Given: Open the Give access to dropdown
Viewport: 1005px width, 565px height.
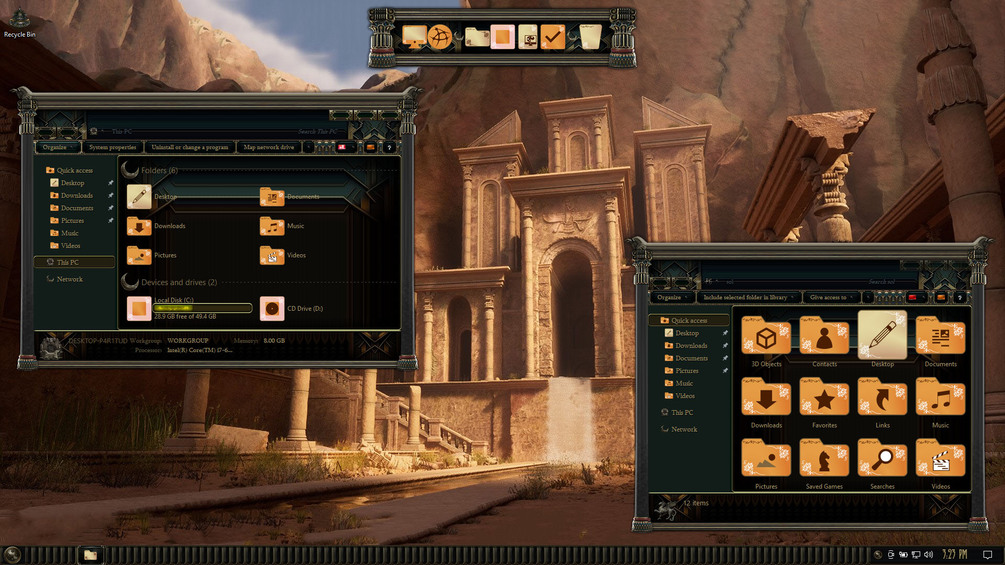Looking at the screenshot, I should point(830,297).
